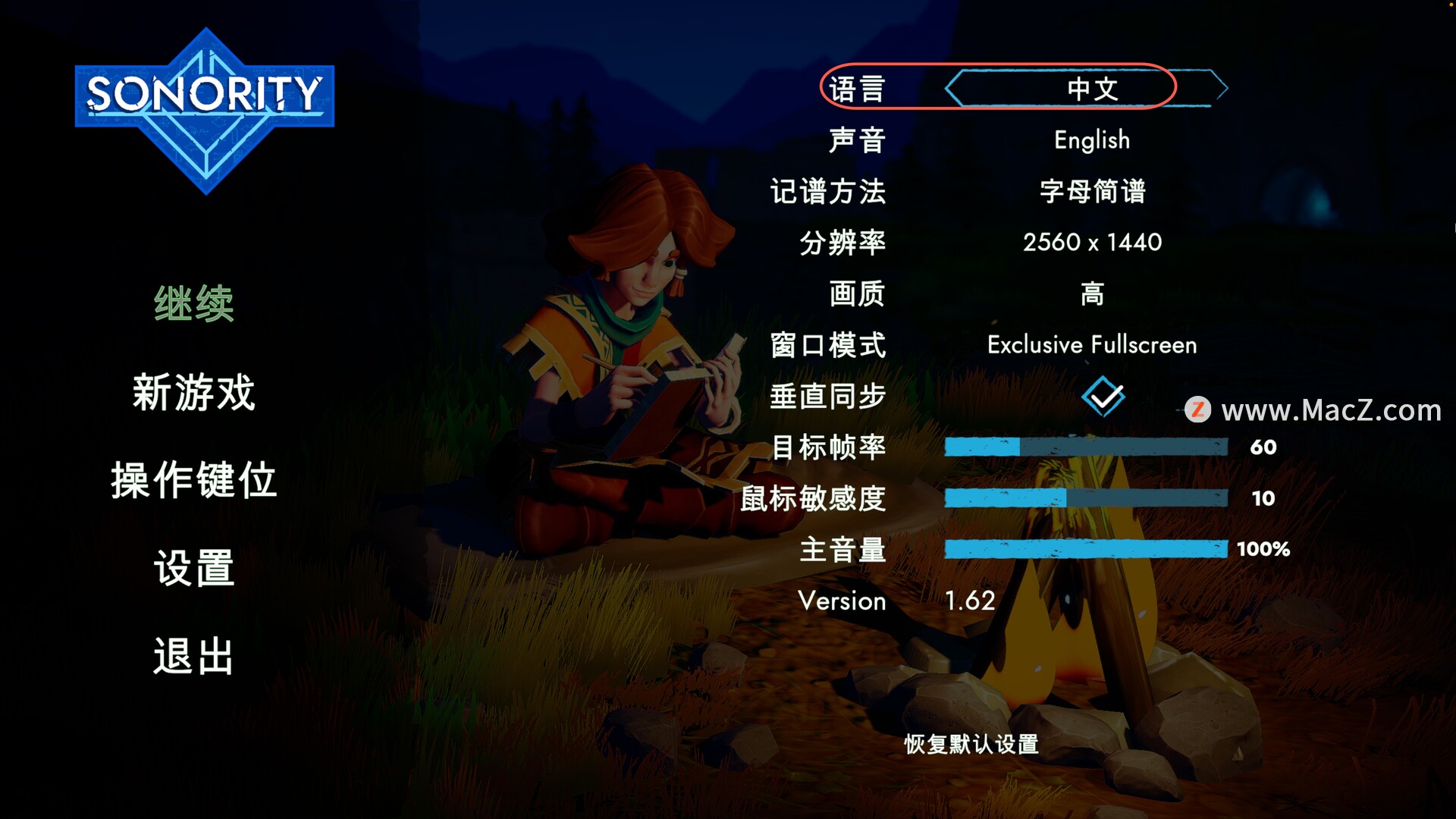Choose 退出 to quit the game

tap(194, 656)
